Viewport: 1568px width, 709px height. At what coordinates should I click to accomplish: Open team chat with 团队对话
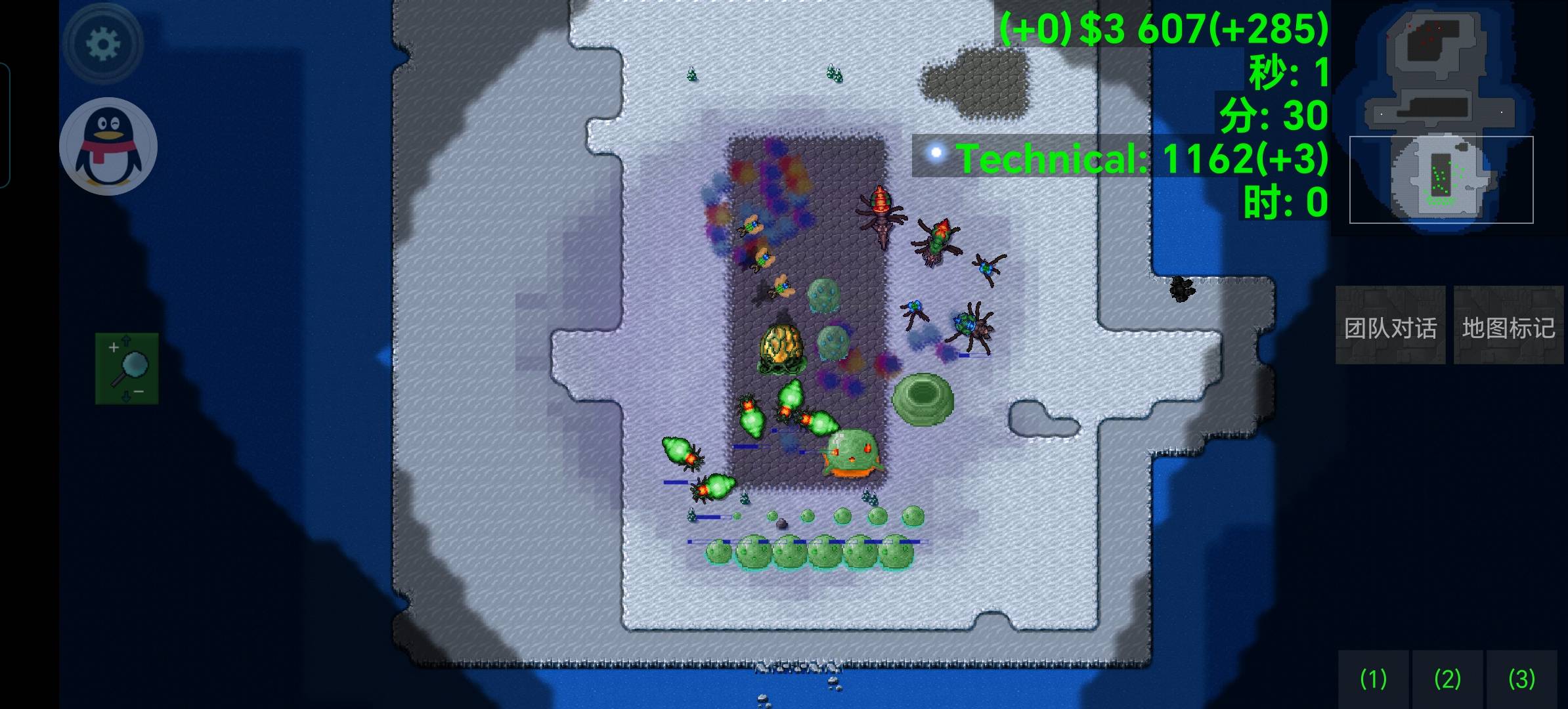(1390, 326)
